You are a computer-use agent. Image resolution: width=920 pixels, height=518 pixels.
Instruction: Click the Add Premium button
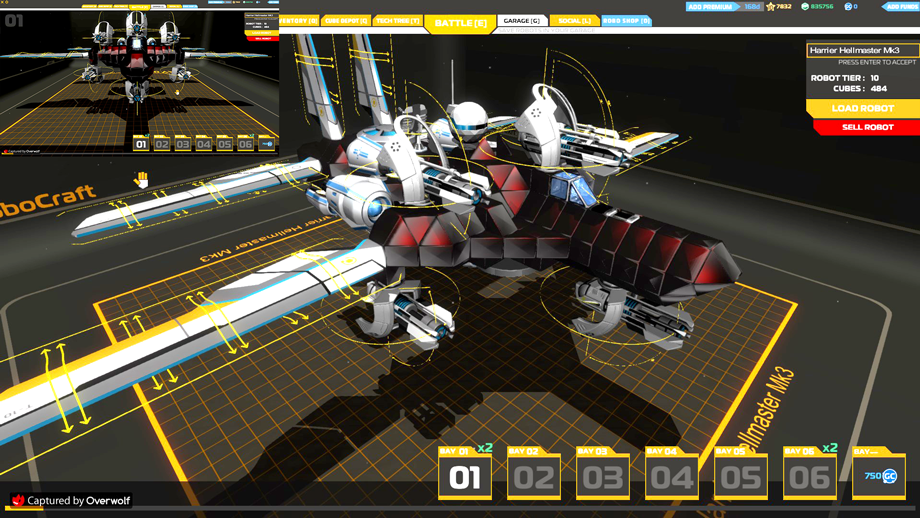[711, 7]
